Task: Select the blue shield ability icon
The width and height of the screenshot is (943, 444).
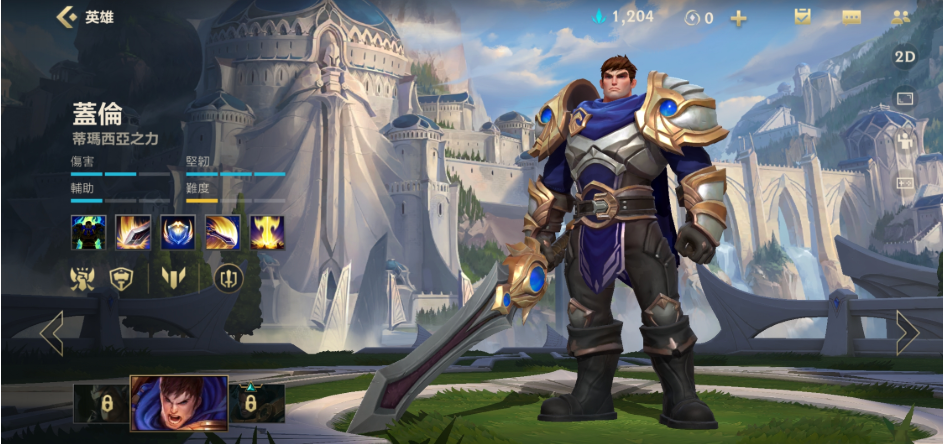Action: (x=178, y=231)
